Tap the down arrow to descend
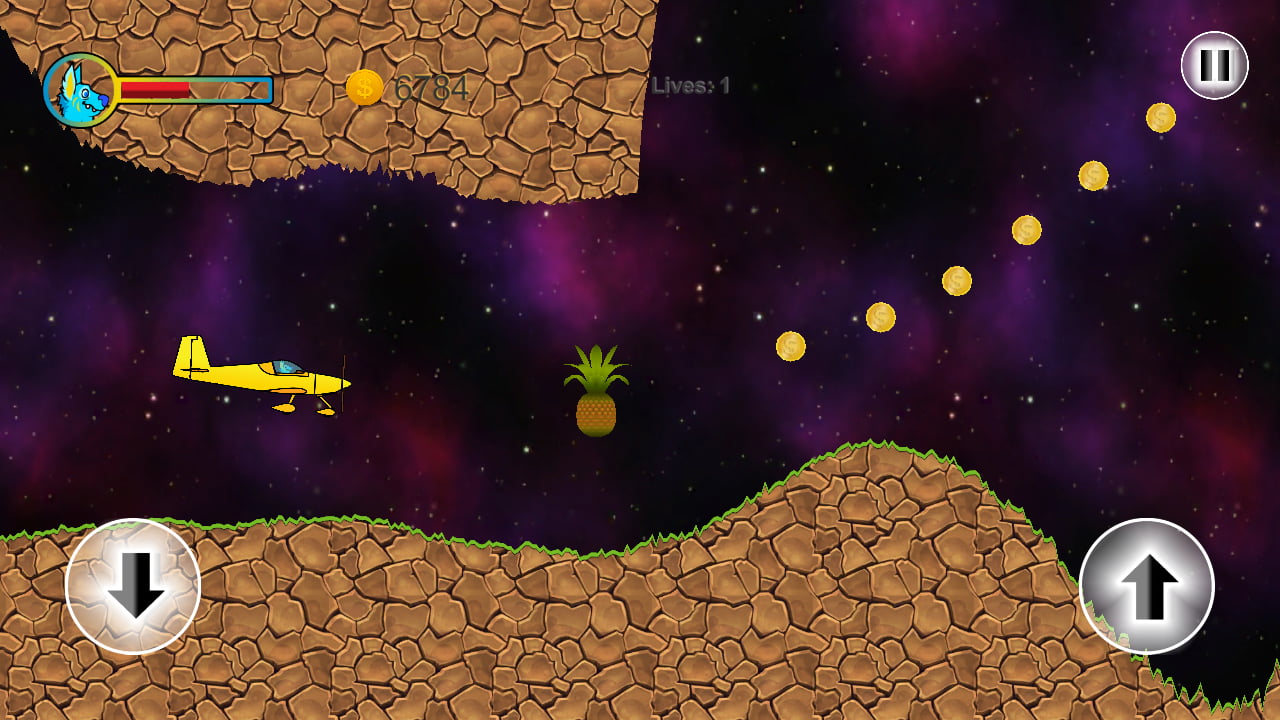 point(133,586)
